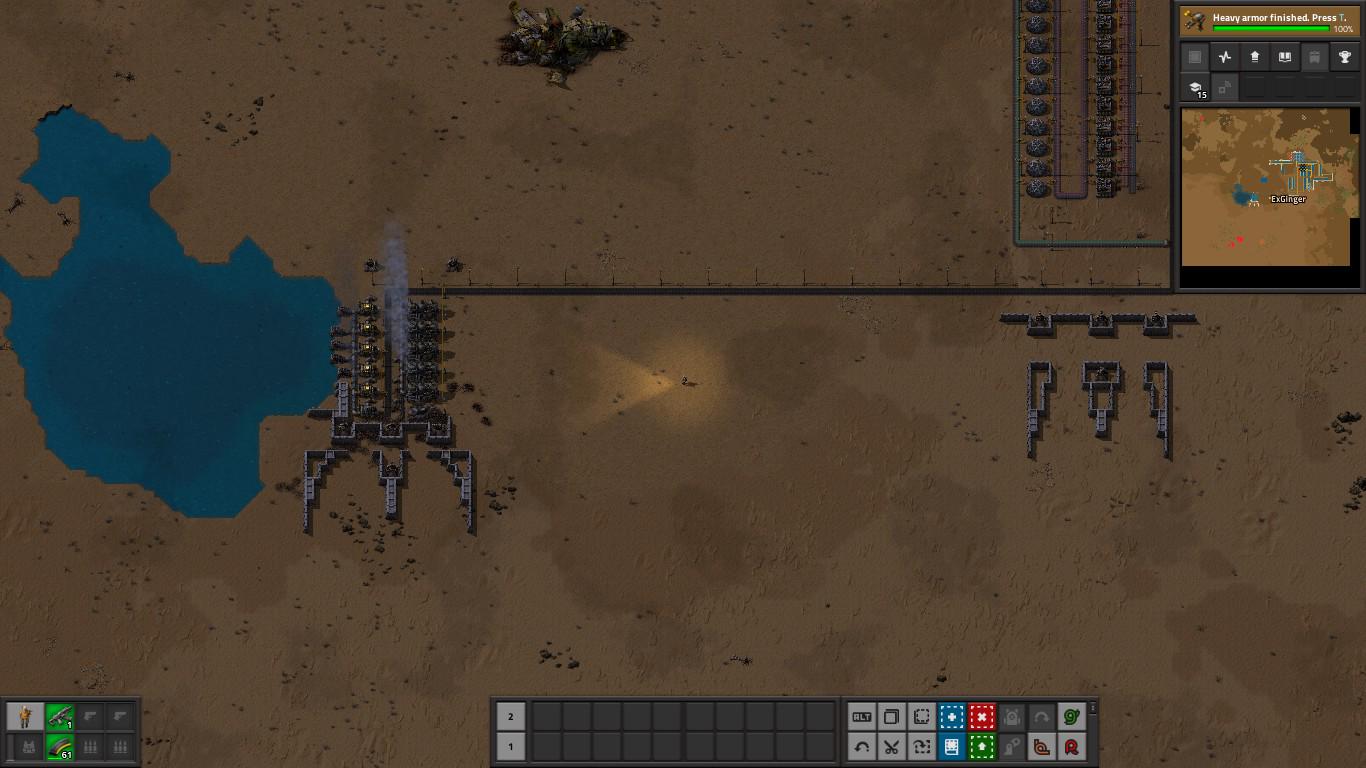The image size is (1366, 768).
Task: Select the submachine gun weapon slot
Action: [x=60, y=716]
